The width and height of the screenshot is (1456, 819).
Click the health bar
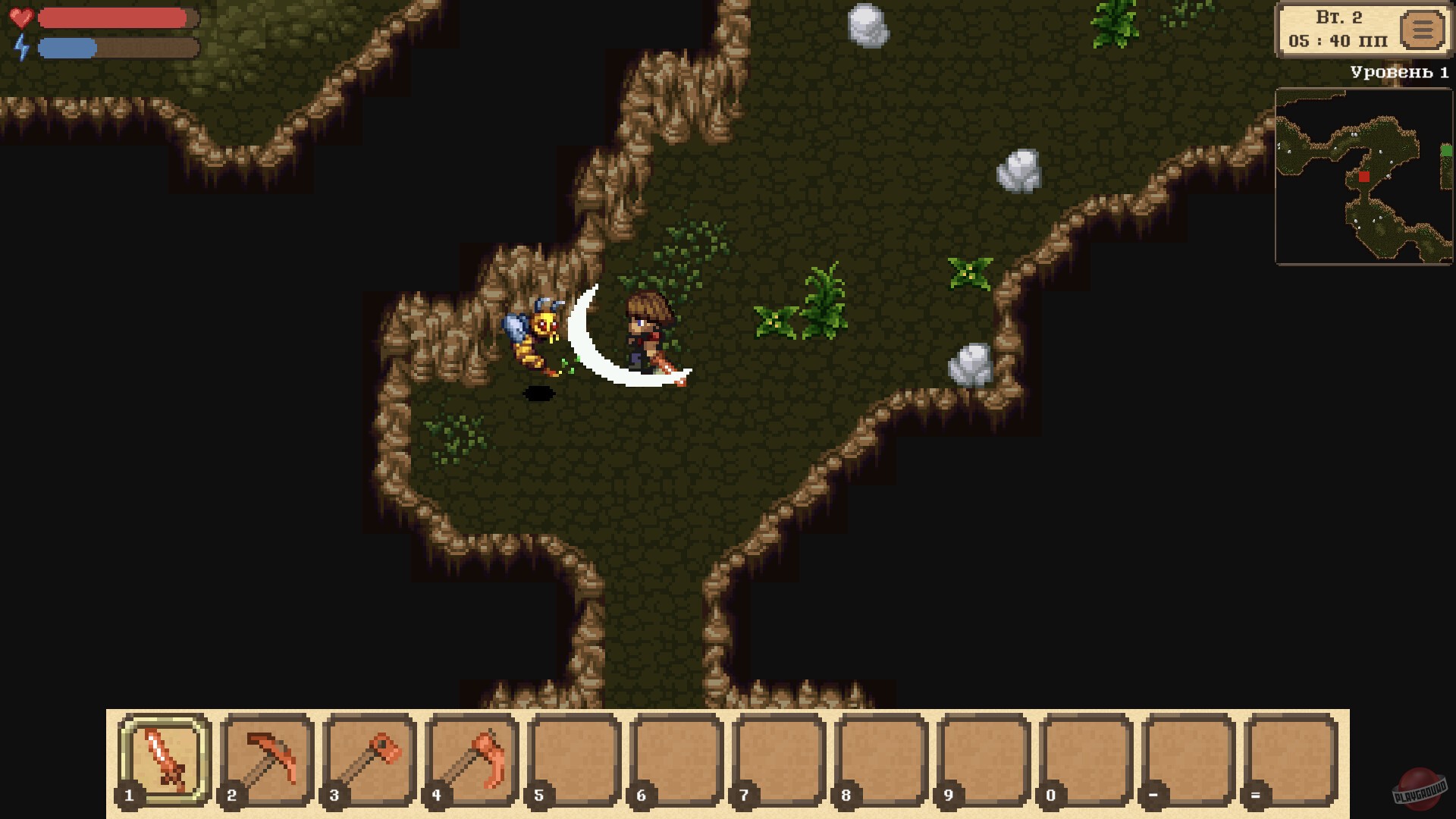[x=114, y=17]
